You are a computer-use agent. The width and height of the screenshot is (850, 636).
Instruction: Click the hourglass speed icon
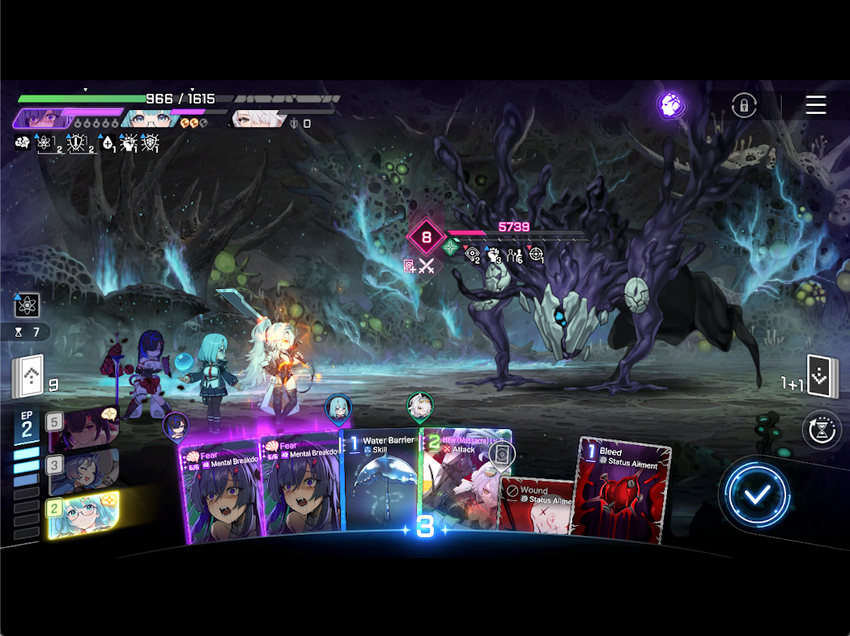(821, 430)
